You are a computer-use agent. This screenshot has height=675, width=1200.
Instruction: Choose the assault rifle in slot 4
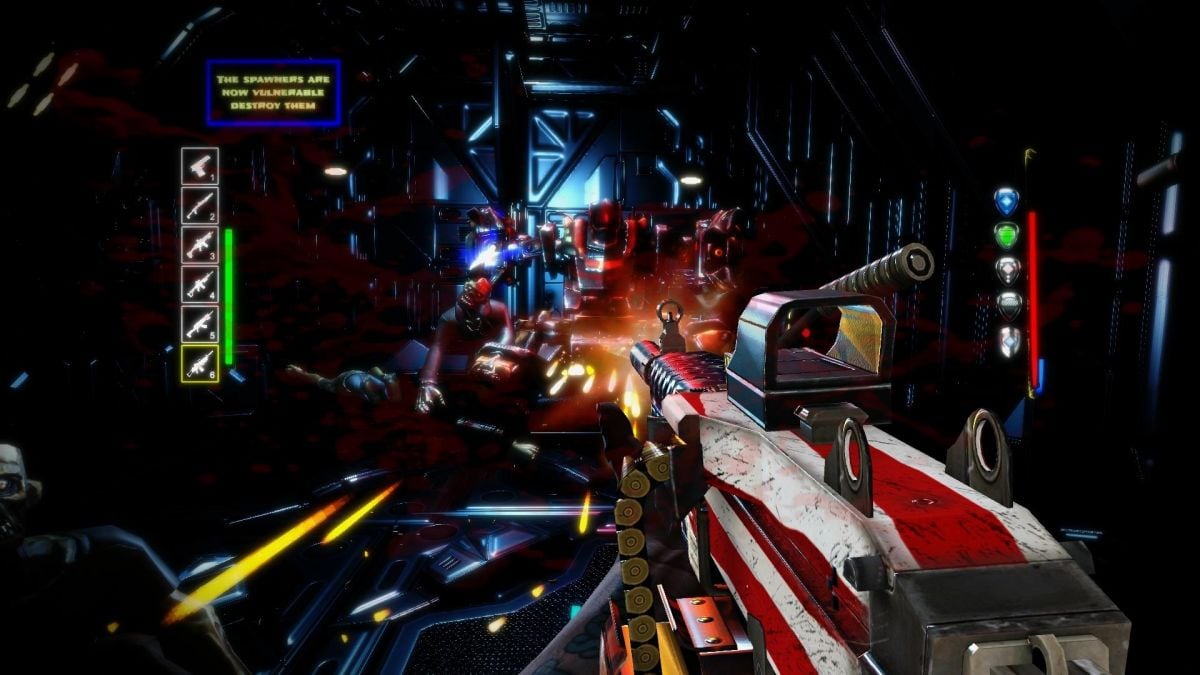tap(200, 283)
